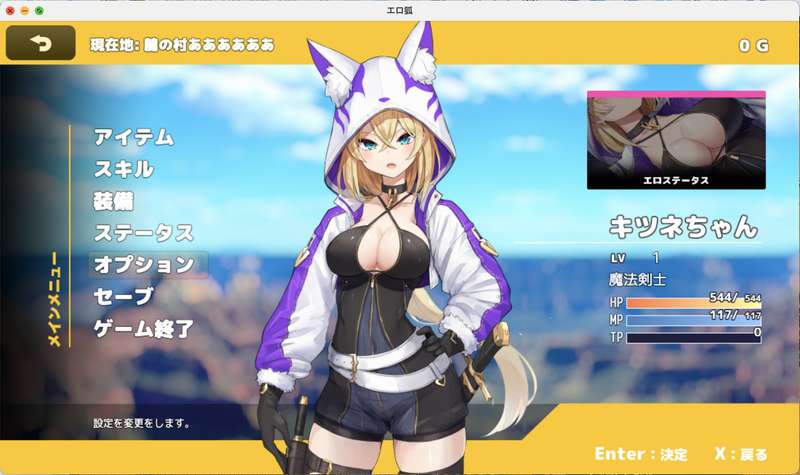Open the アイテム menu entry

134,137
